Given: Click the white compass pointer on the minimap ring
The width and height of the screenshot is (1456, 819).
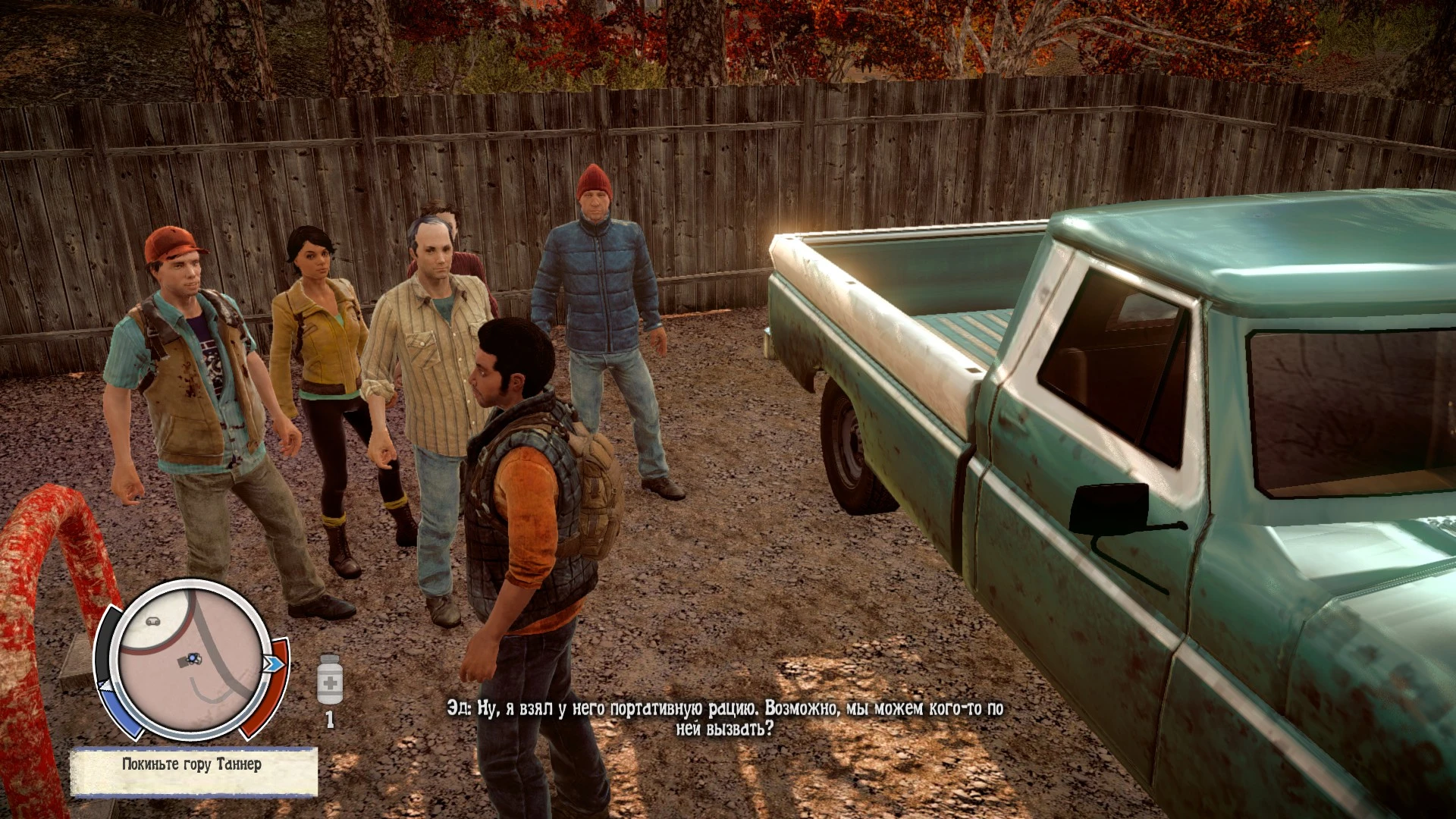Looking at the screenshot, I should pos(106,685).
